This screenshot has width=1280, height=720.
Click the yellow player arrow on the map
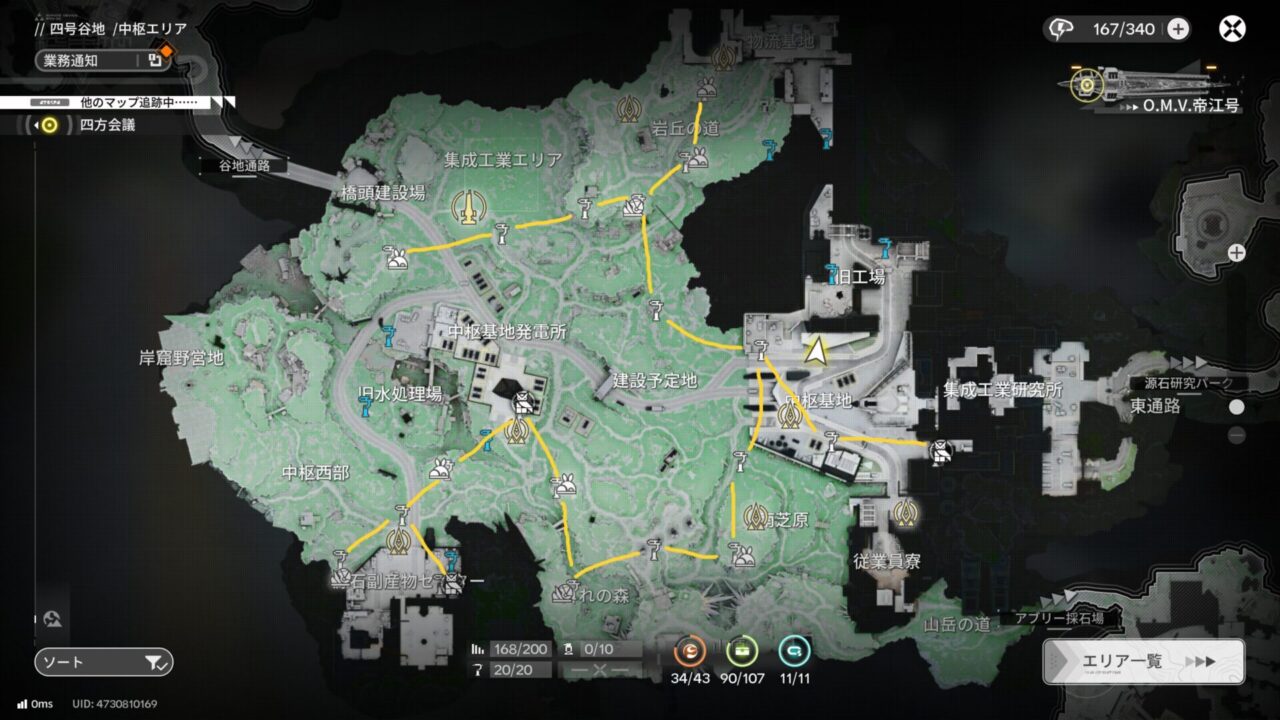(817, 350)
